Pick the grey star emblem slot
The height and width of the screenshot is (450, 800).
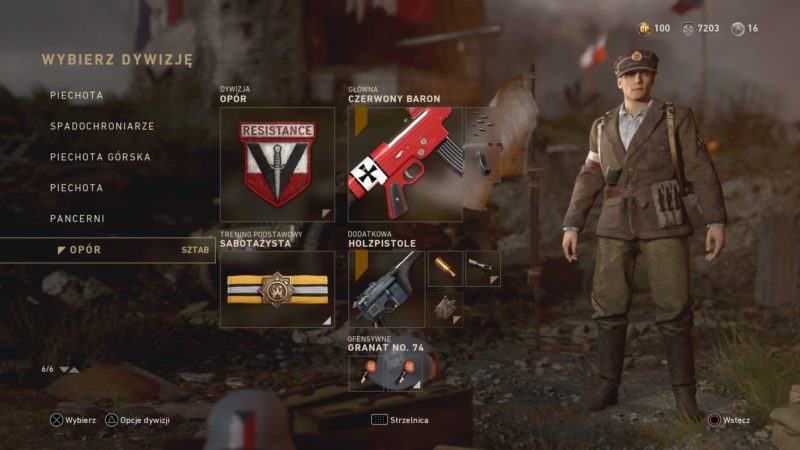point(445,308)
